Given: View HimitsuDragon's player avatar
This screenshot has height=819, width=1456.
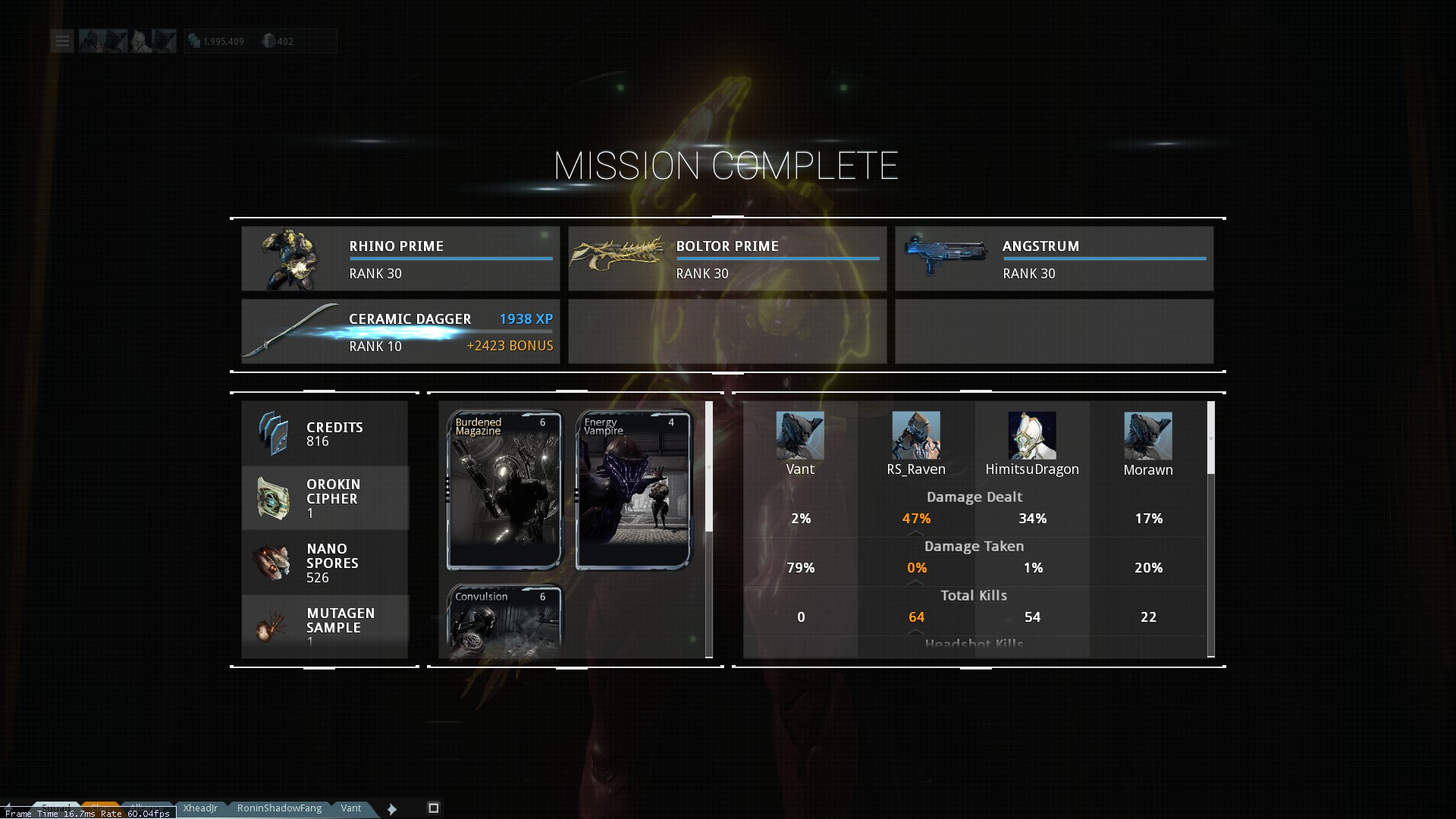Looking at the screenshot, I should [1032, 436].
